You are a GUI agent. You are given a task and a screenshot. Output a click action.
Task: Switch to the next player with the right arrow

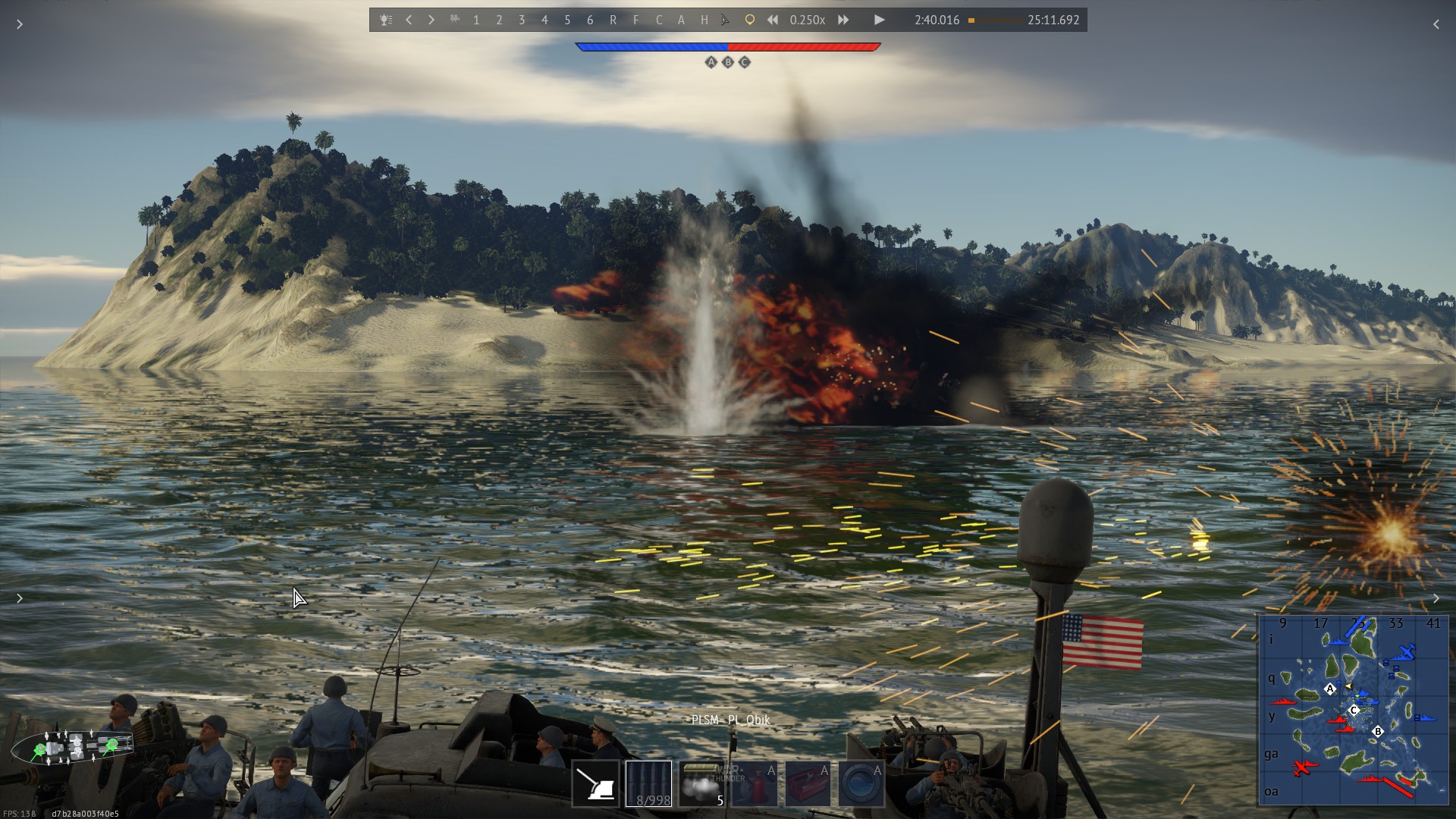(x=431, y=20)
